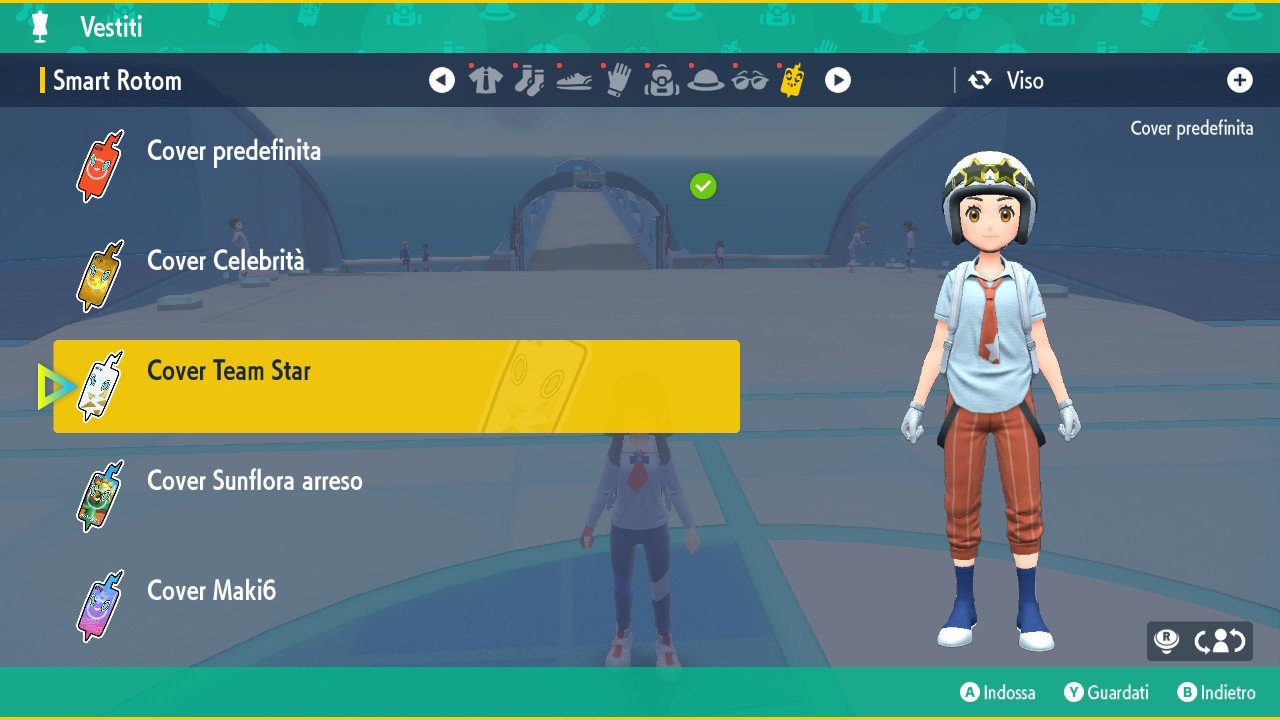
Task: Switch to the shoes category
Action: (x=573, y=80)
